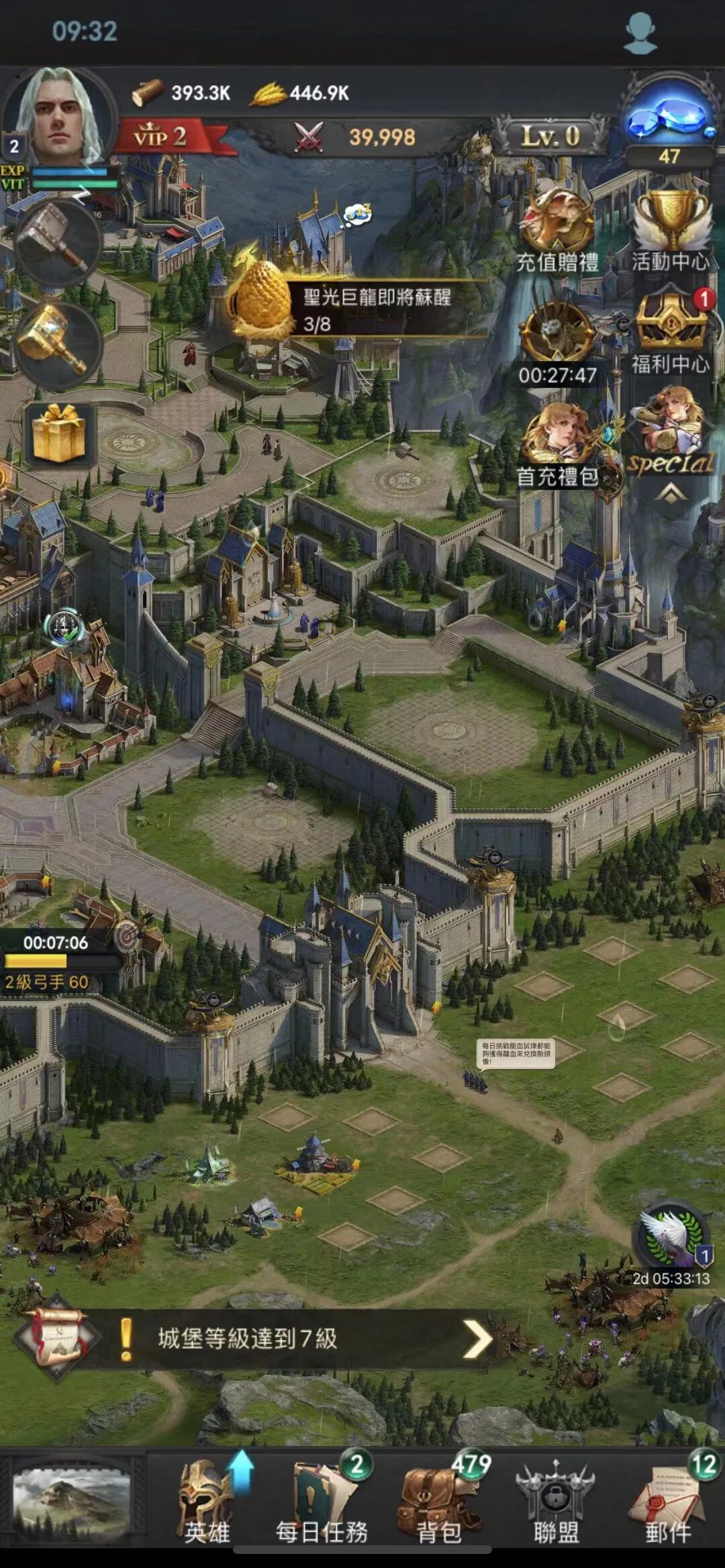Viewport: 725px width, 1568px height.
Task: Open the golden gift box
Action: [x=59, y=433]
